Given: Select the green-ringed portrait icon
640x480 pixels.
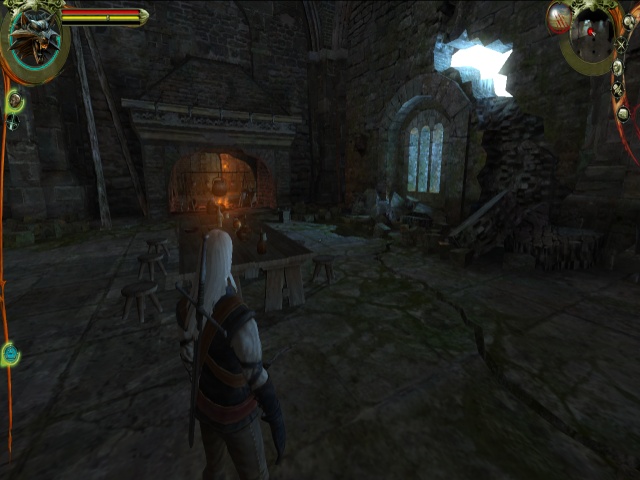Looking at the screenshot, I should [15, 101].
